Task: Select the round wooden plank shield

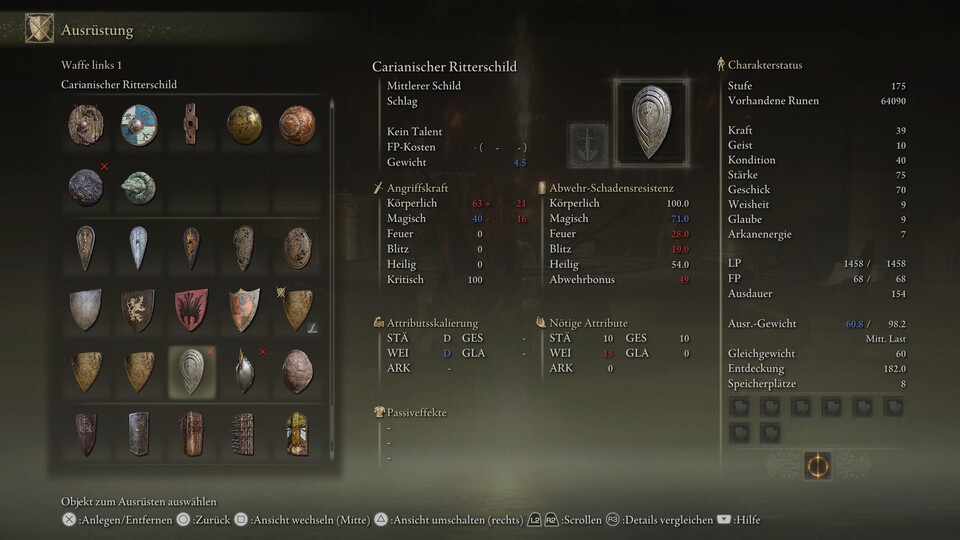Action: tap(85, 125)
